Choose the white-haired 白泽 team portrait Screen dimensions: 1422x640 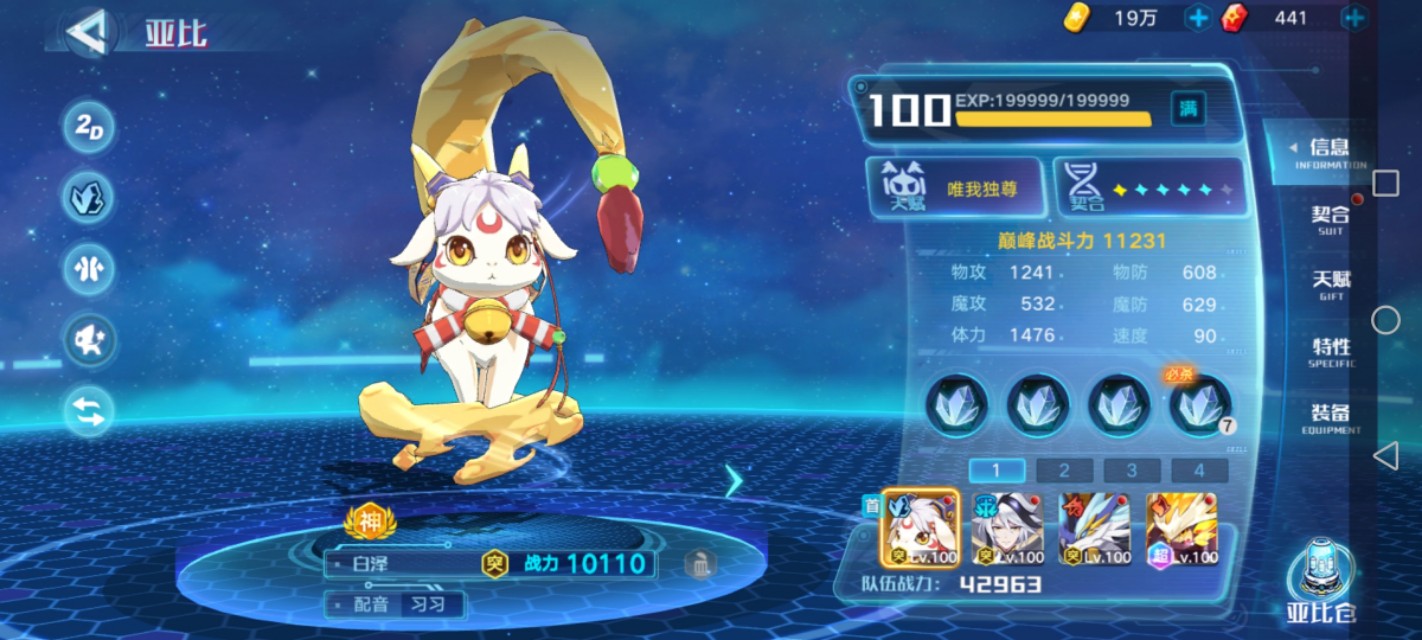point(919,528)
